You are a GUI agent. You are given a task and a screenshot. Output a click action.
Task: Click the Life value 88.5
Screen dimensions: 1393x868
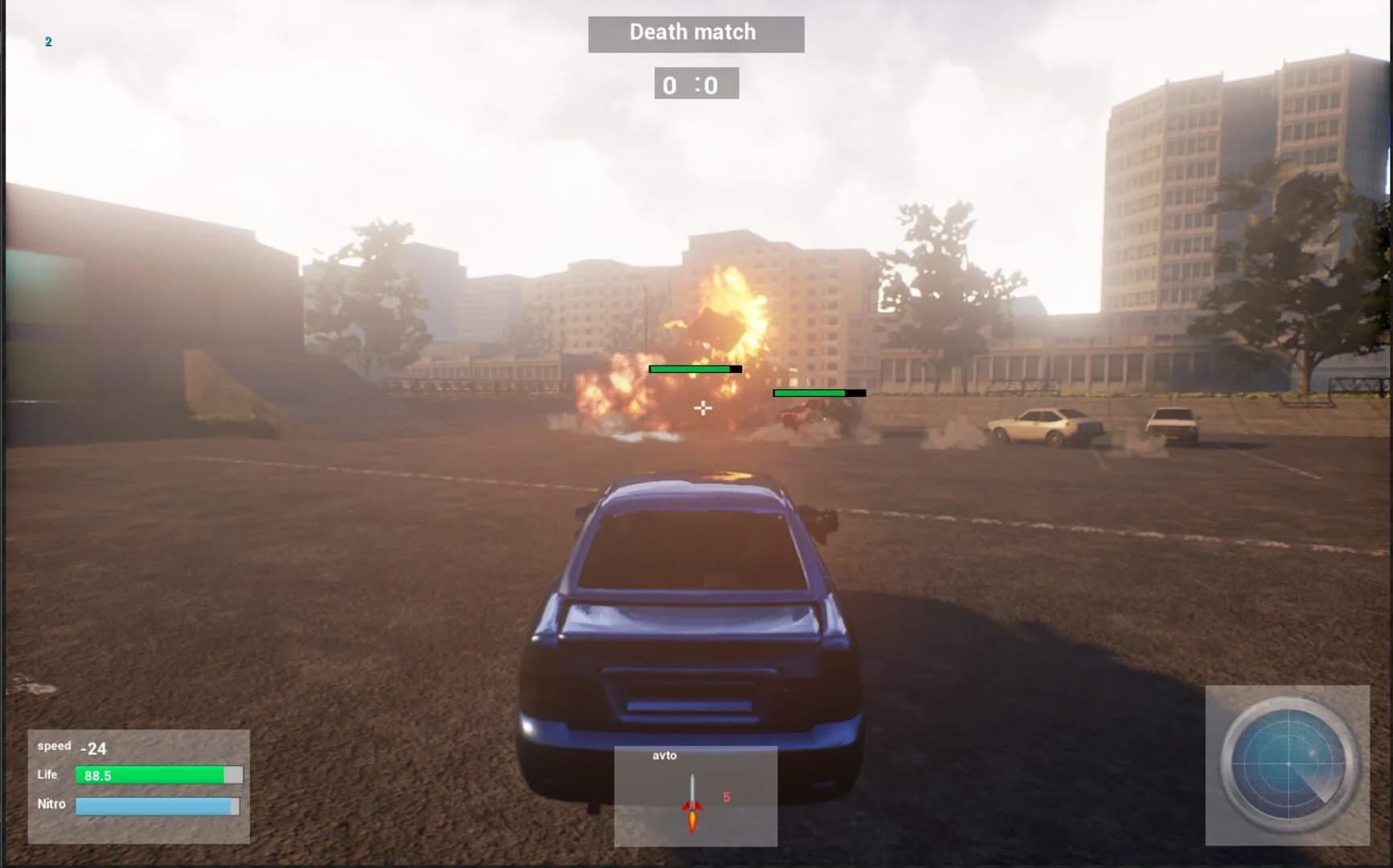pos(96,776)
